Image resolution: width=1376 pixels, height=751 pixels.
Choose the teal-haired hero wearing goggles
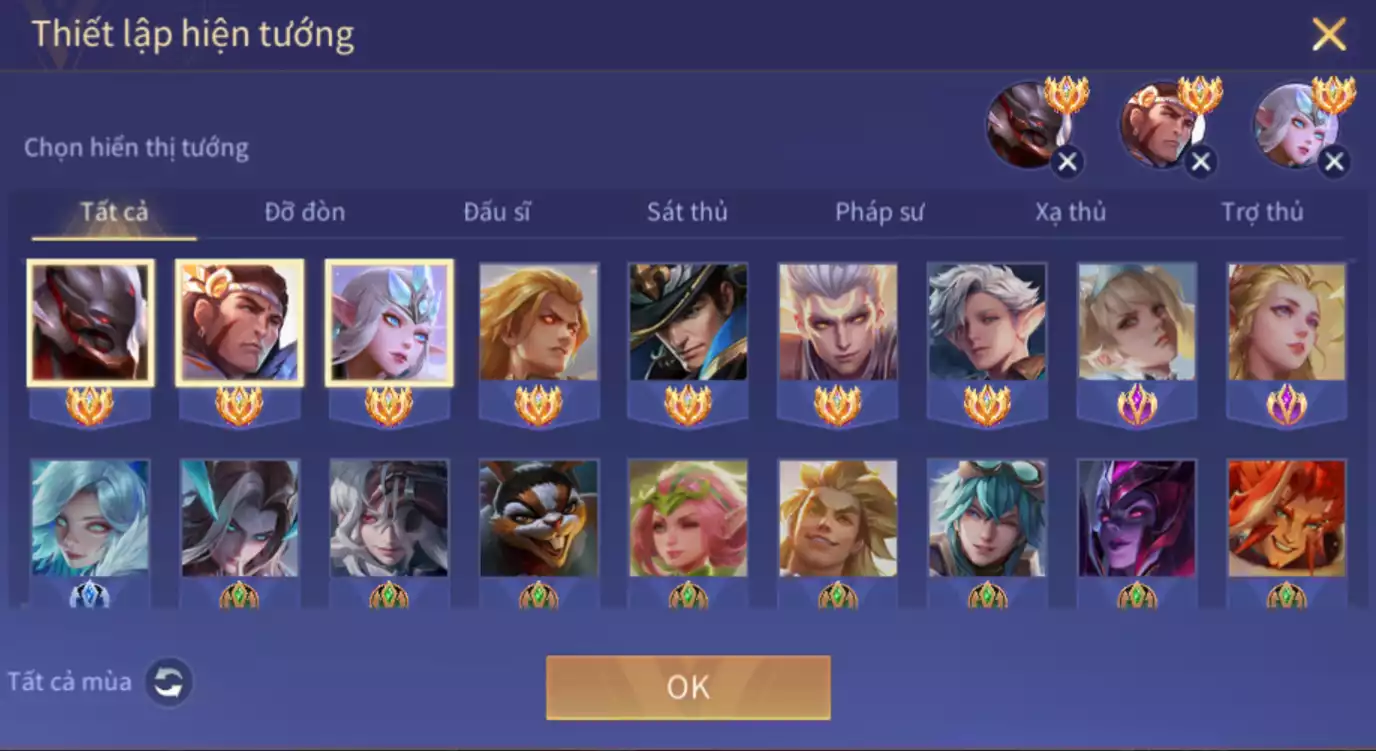[987, 518]
